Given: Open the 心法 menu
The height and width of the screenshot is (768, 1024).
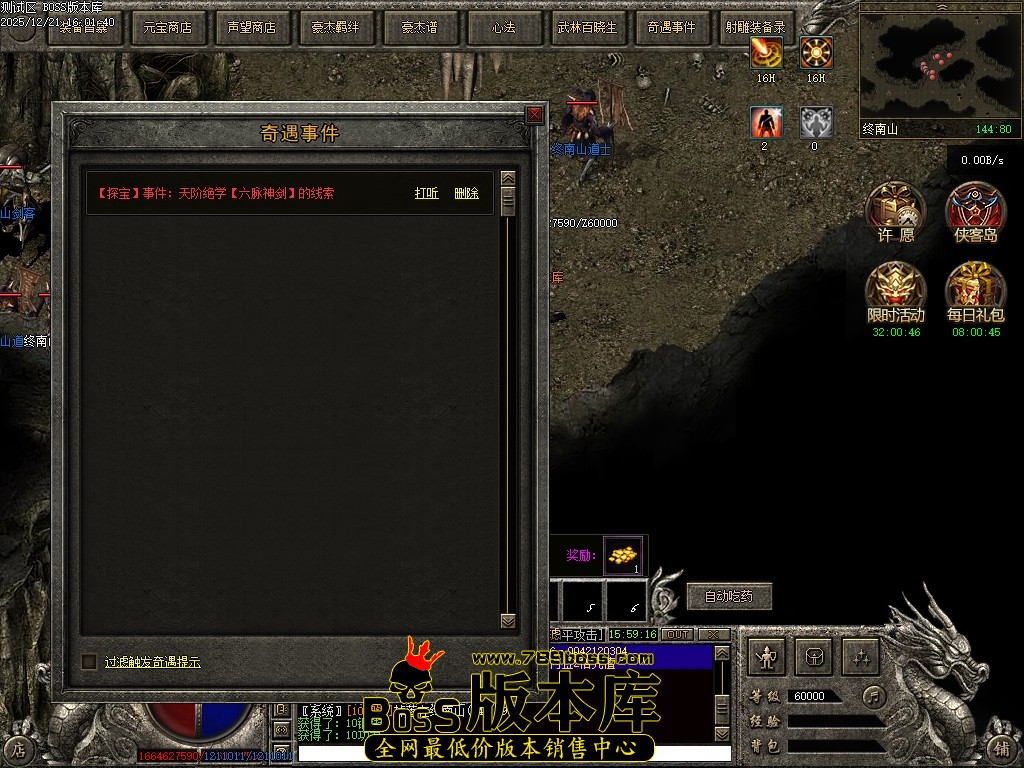Looking at the screenshot, I should [504, 28].
